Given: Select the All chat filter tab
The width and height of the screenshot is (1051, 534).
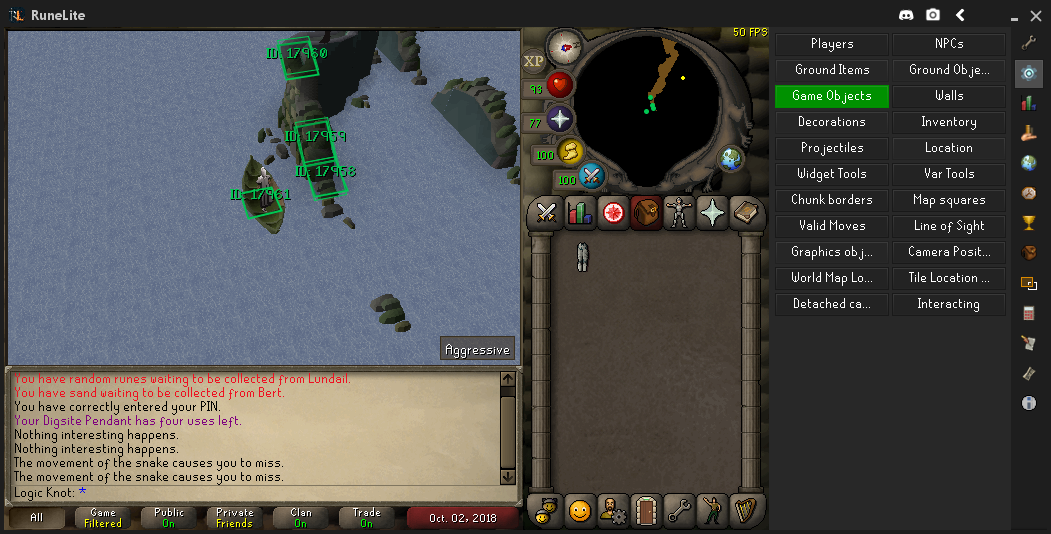Looking at the screenshot, I should [x=37, y=518].
